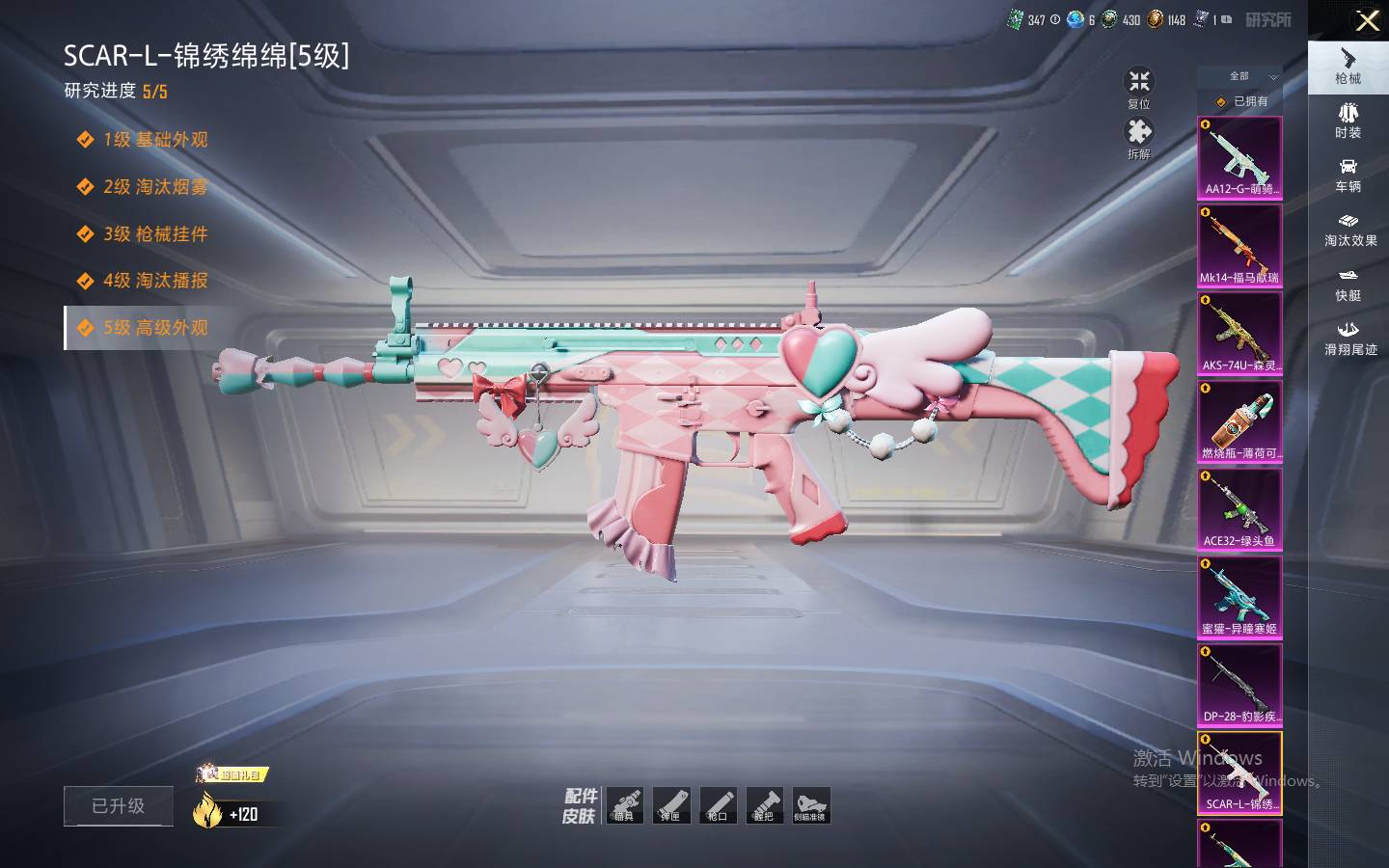Open the 淘汰效果 elimination effects tab

pos(1349,230)
